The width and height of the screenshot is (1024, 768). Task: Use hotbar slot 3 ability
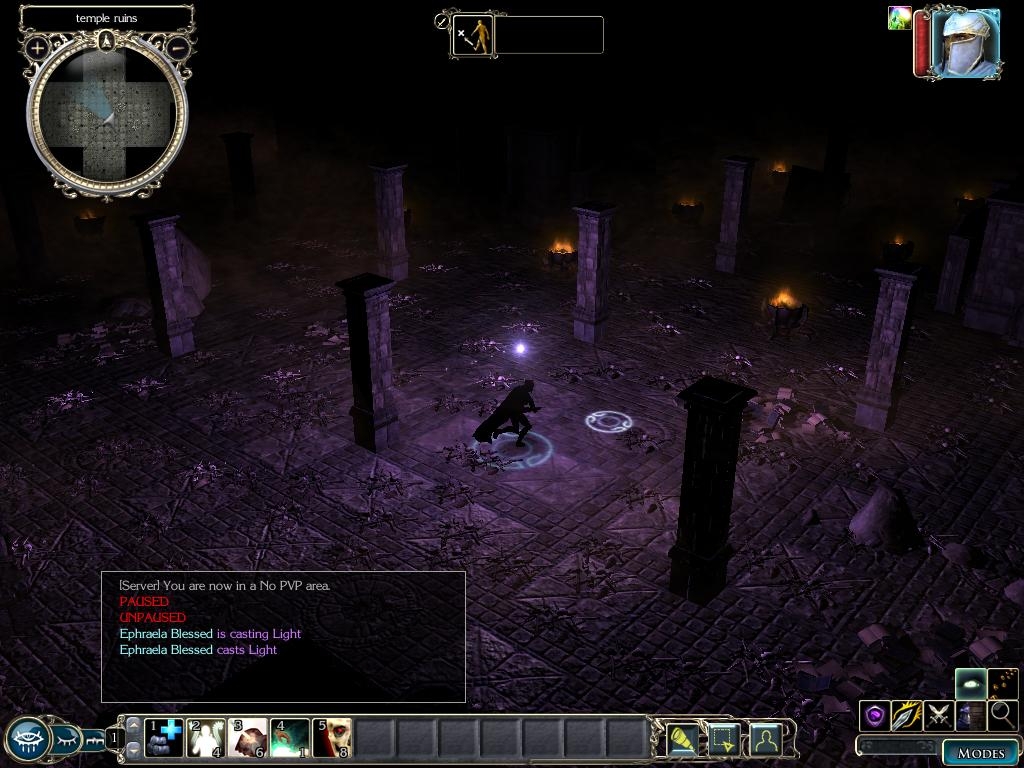click(248, 737)
